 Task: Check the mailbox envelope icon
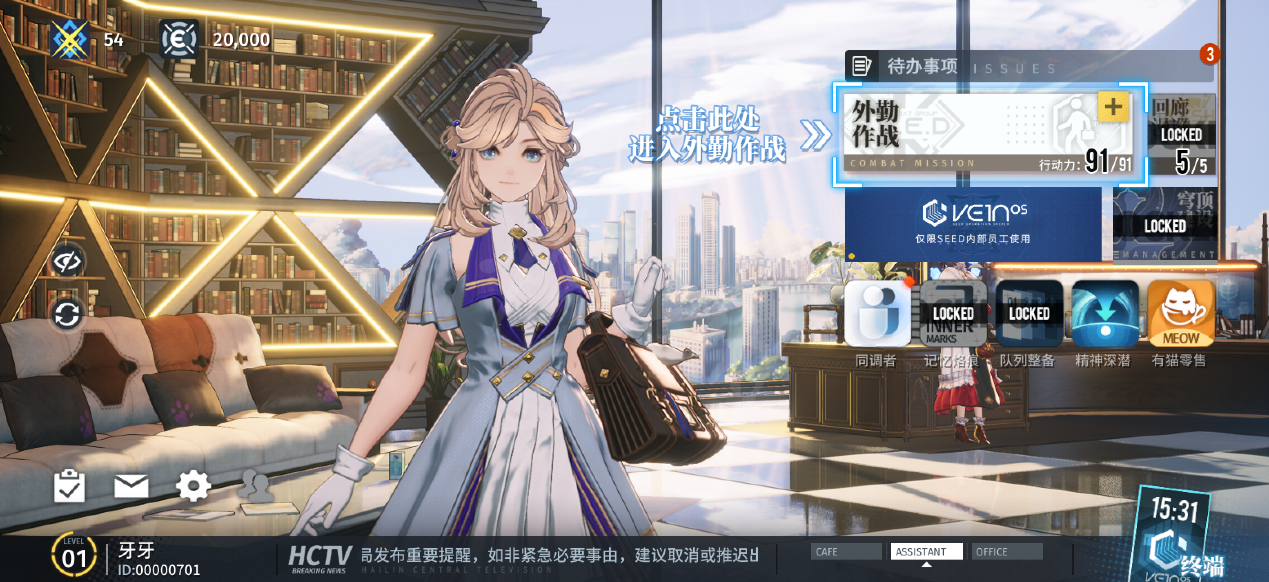tap(131, 487)
